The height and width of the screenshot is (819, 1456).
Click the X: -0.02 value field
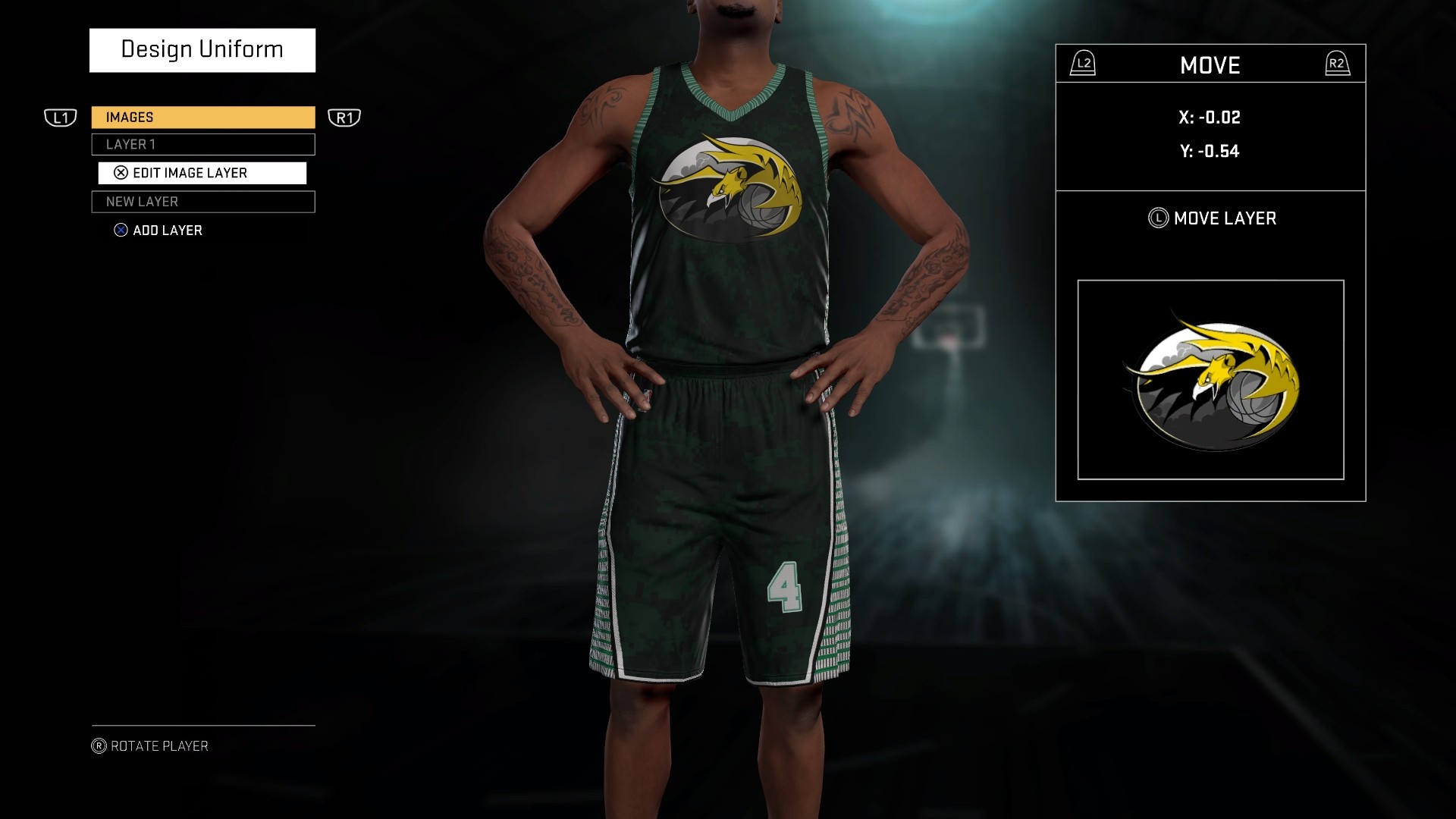[x=1210, y=118]
